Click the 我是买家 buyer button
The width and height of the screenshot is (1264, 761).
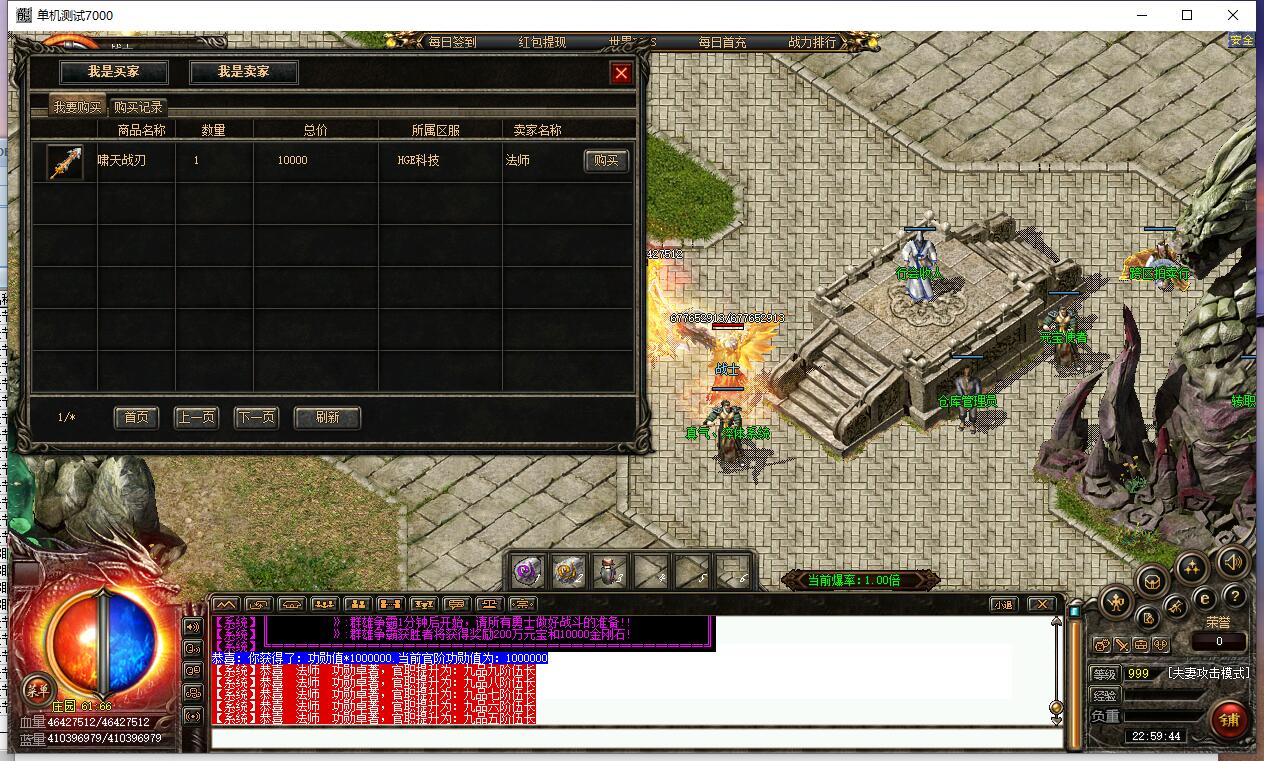[x=113, y=72]
